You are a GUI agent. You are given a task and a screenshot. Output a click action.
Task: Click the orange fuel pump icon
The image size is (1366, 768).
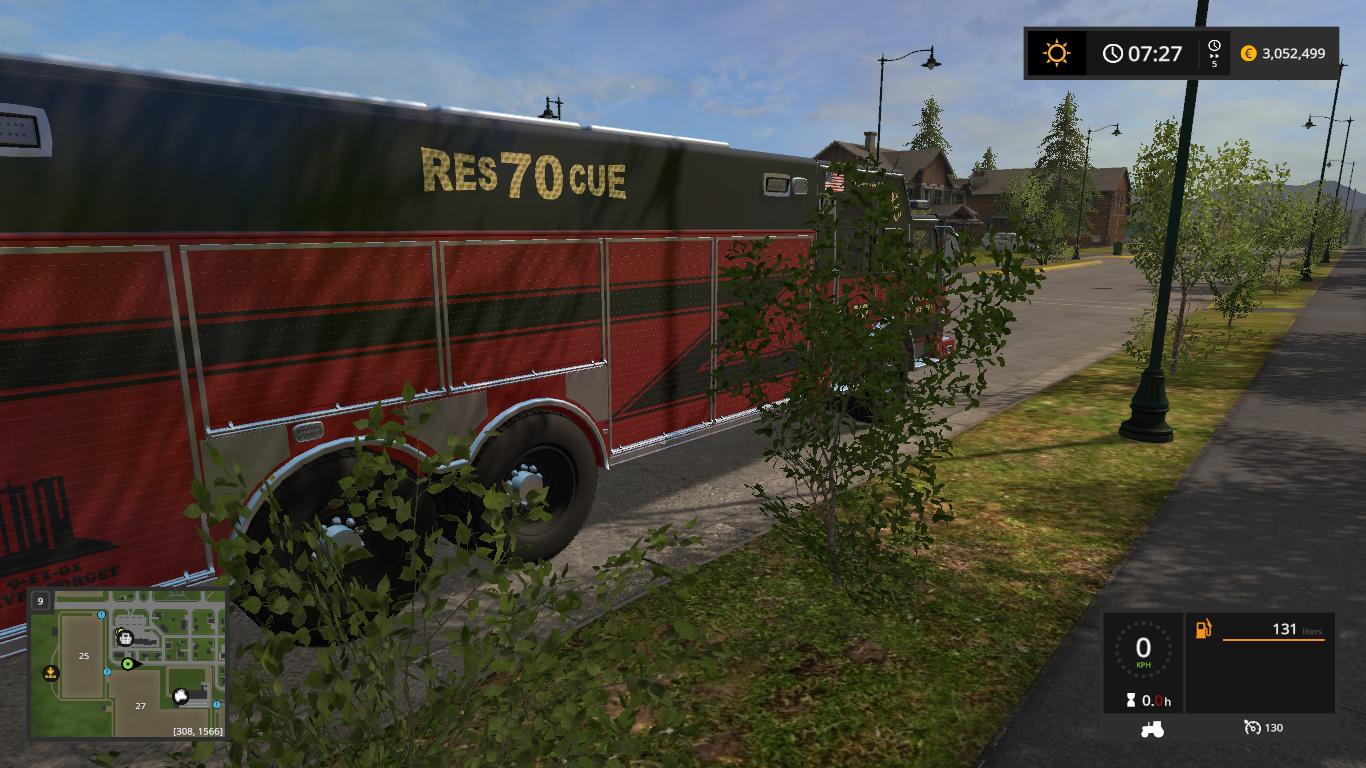tap(1203, 629)
